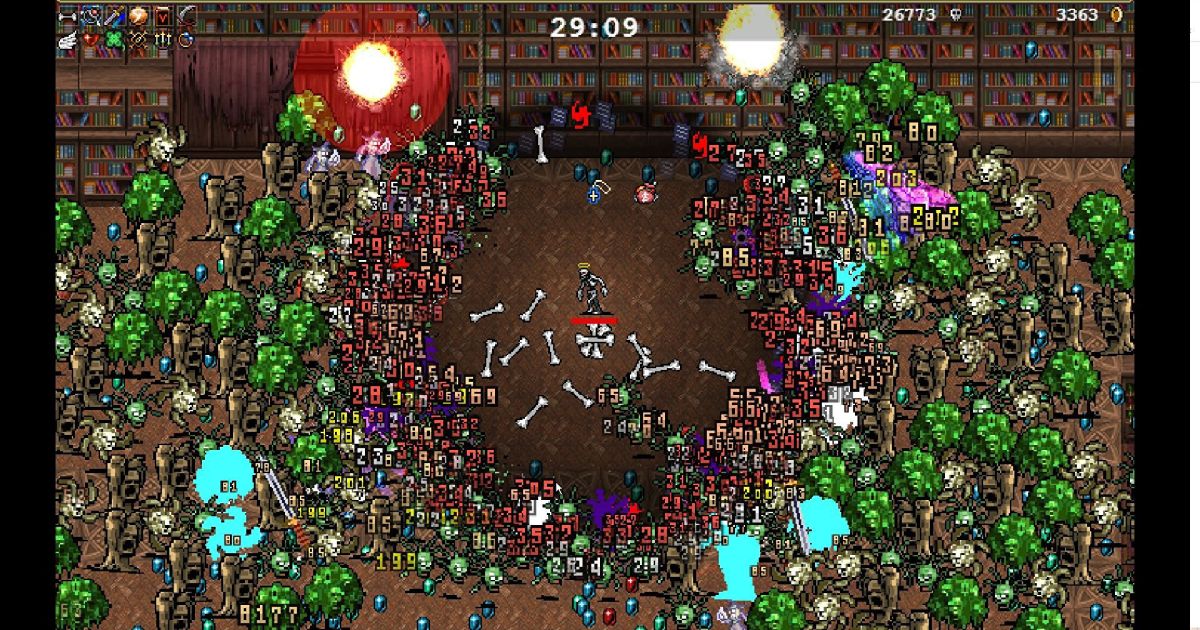The width and height of the screenshot is (1200, 630).
Task: Click the blue swirling rune weapon icon
Action: pyautogui.click(x=91, y=16)
